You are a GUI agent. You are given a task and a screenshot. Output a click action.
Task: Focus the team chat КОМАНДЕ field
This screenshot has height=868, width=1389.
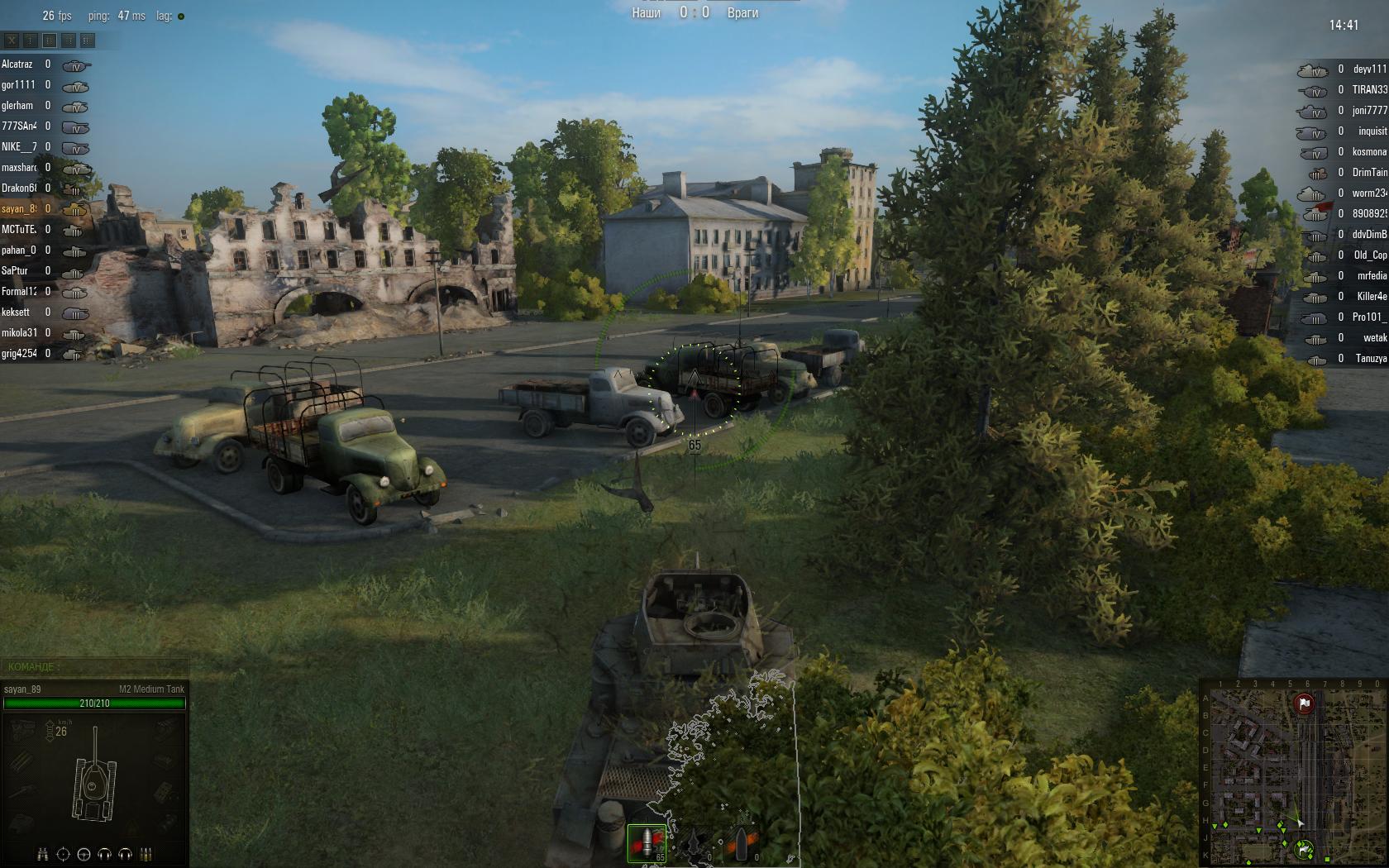[x=94, y=666]
